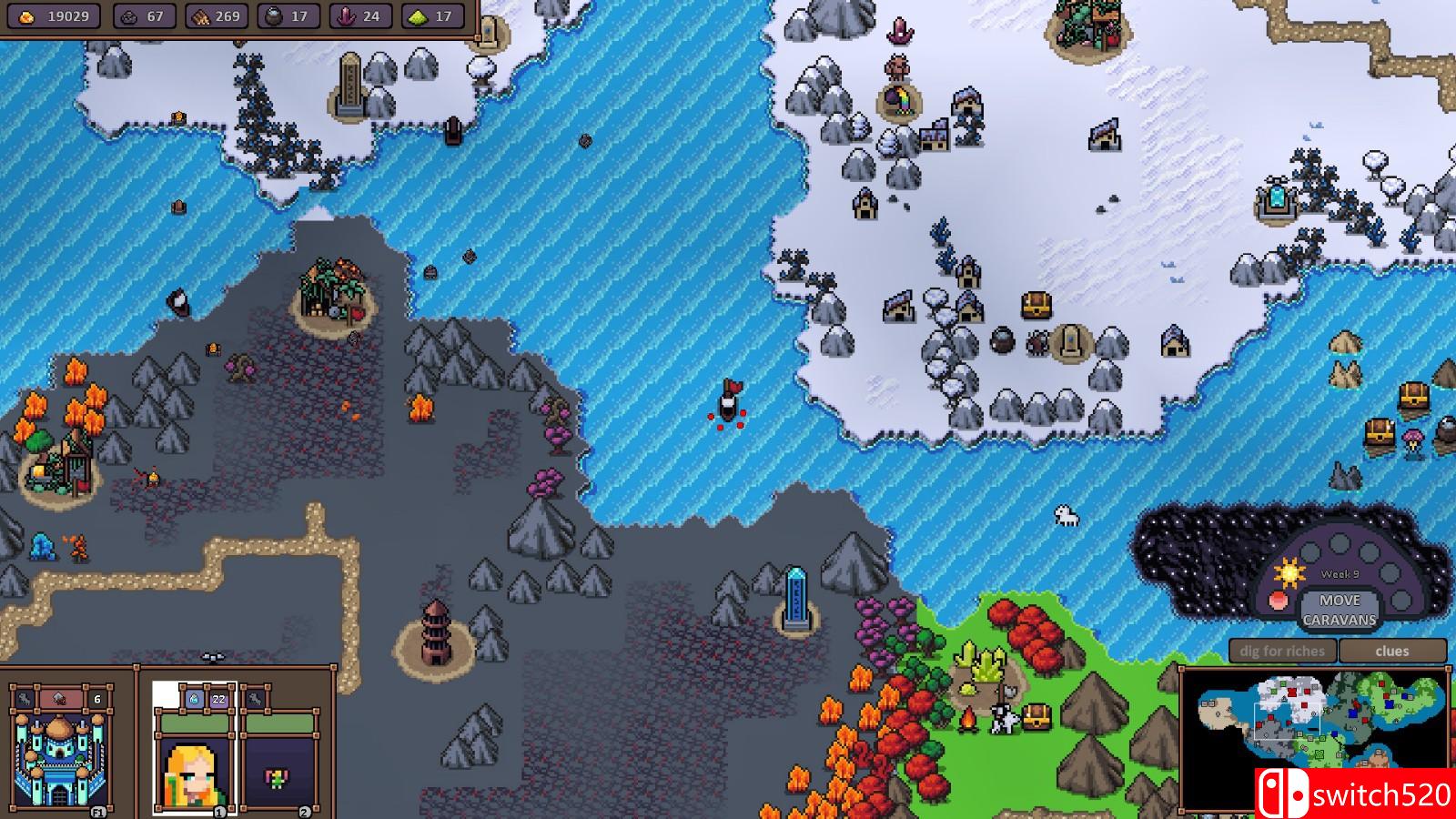Click the horse icon on hero slot 2
The image size is (1456, 819).
point(255,699)
